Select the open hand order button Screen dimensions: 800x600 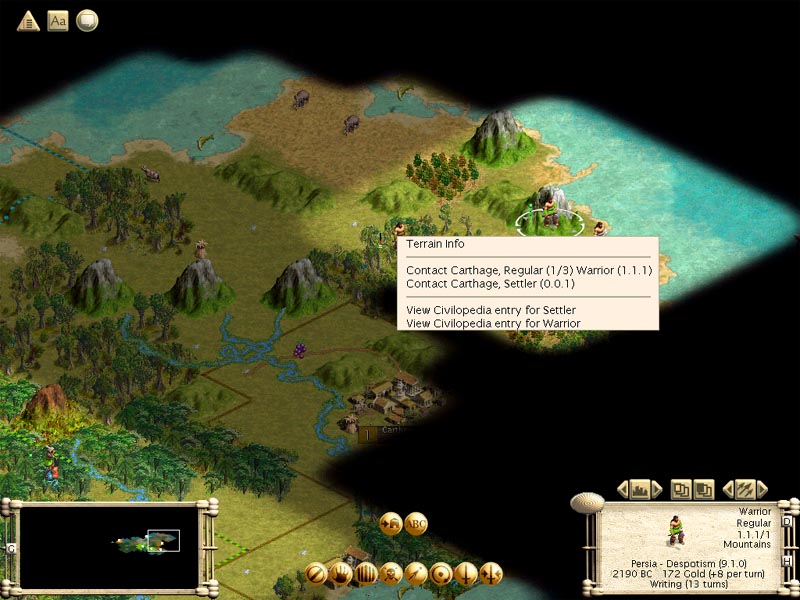[x=341, y=574]
